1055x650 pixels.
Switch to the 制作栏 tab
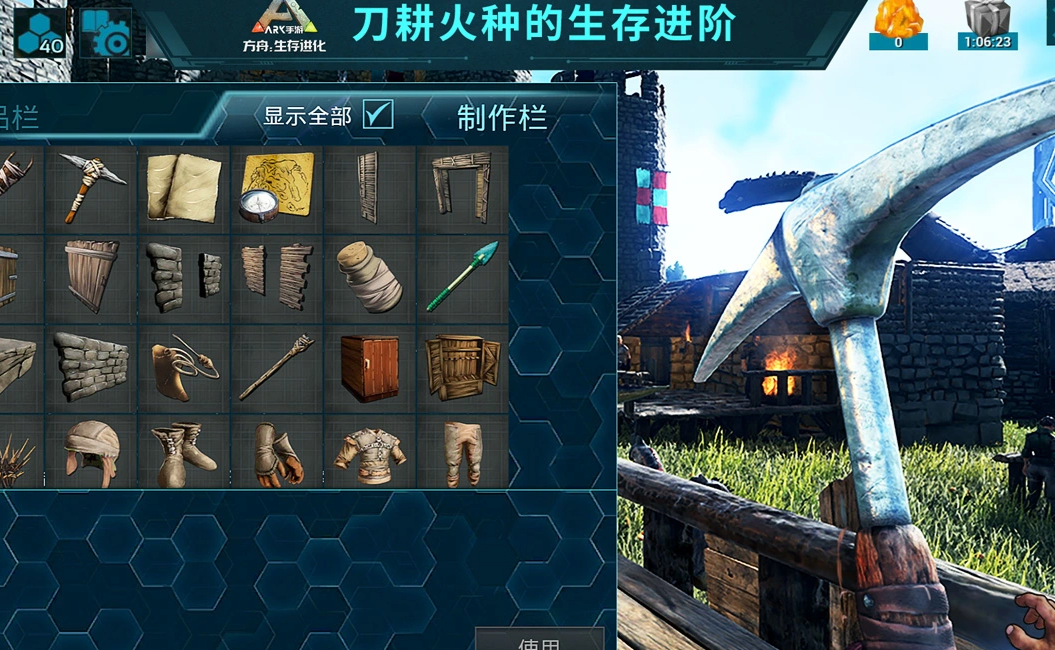pyautogui.click(x=501, y=118)
